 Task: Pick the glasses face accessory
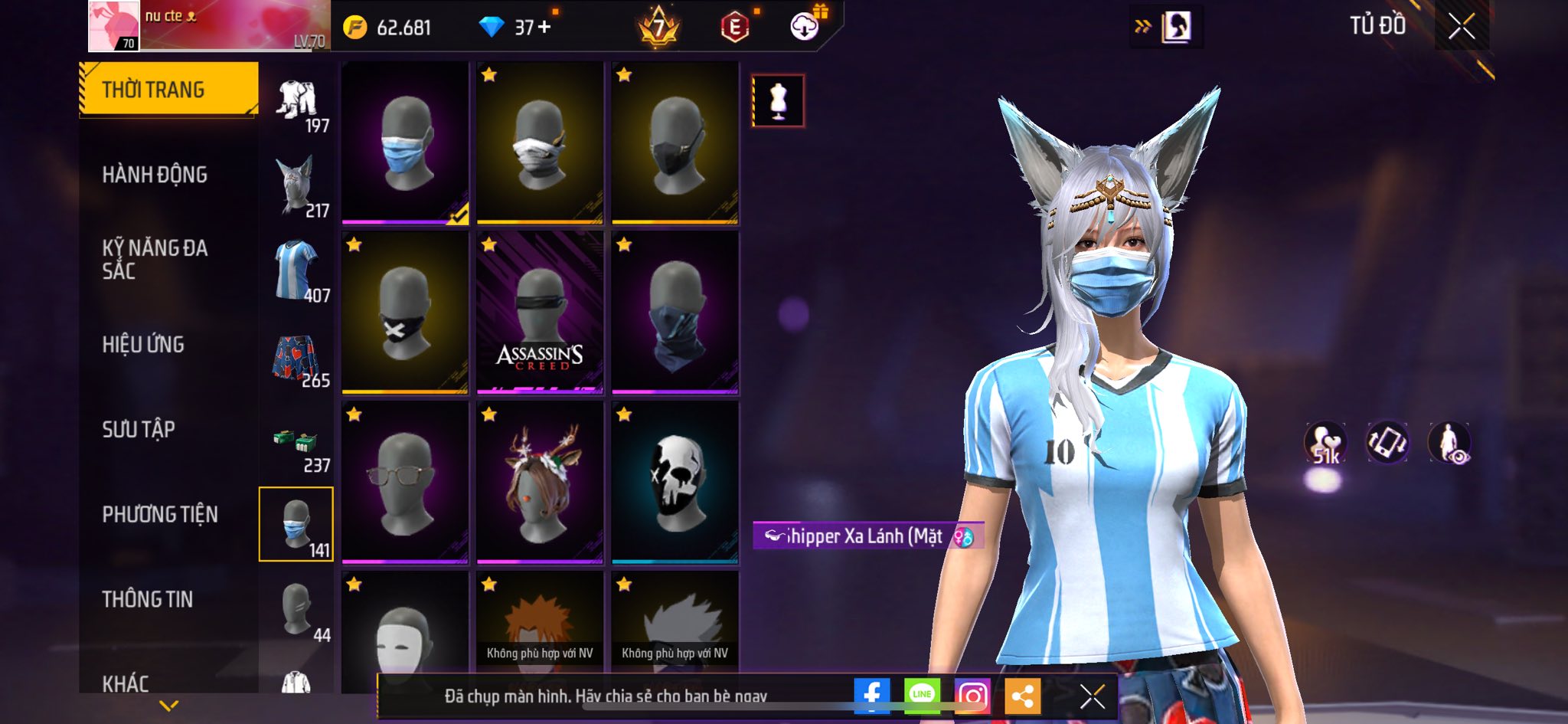click(x=405, y=483)
